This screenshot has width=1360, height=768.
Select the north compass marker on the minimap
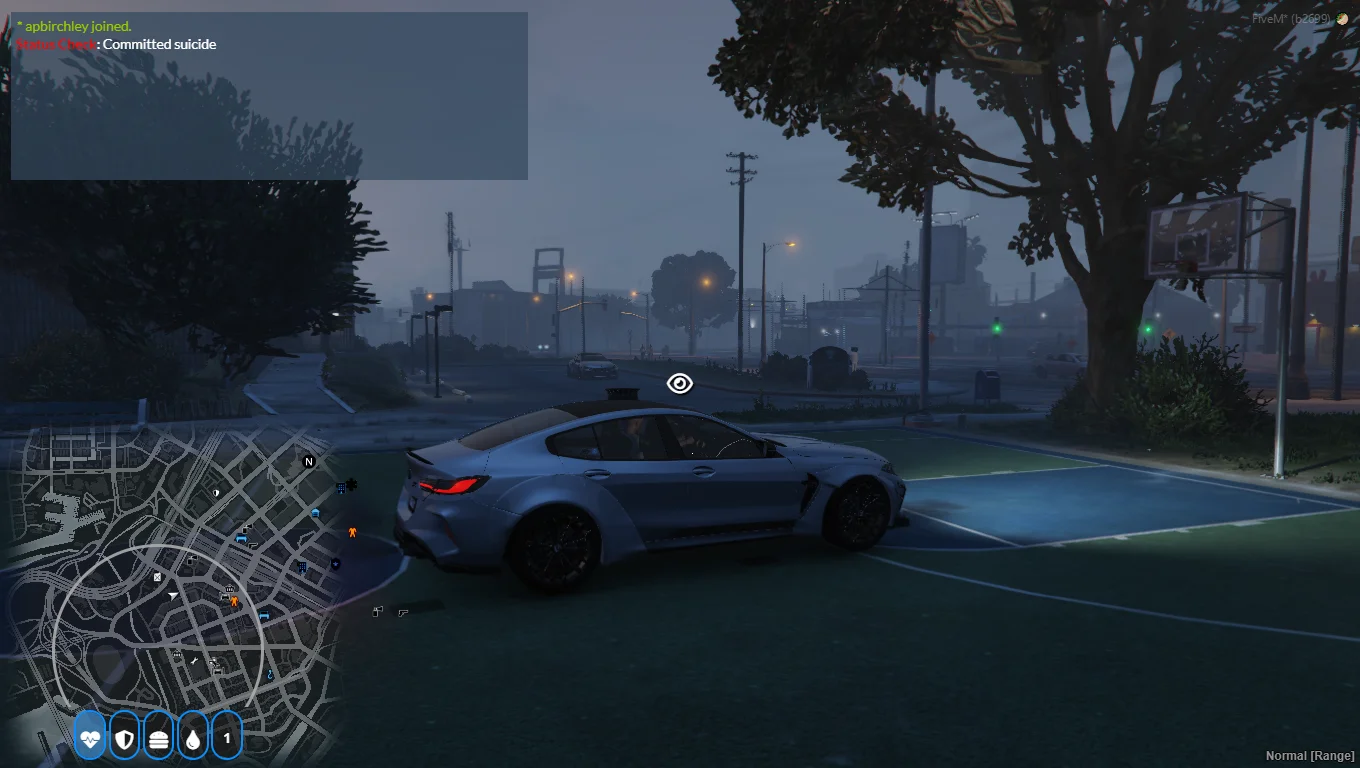pyautogui.click(x=309, y=462)
